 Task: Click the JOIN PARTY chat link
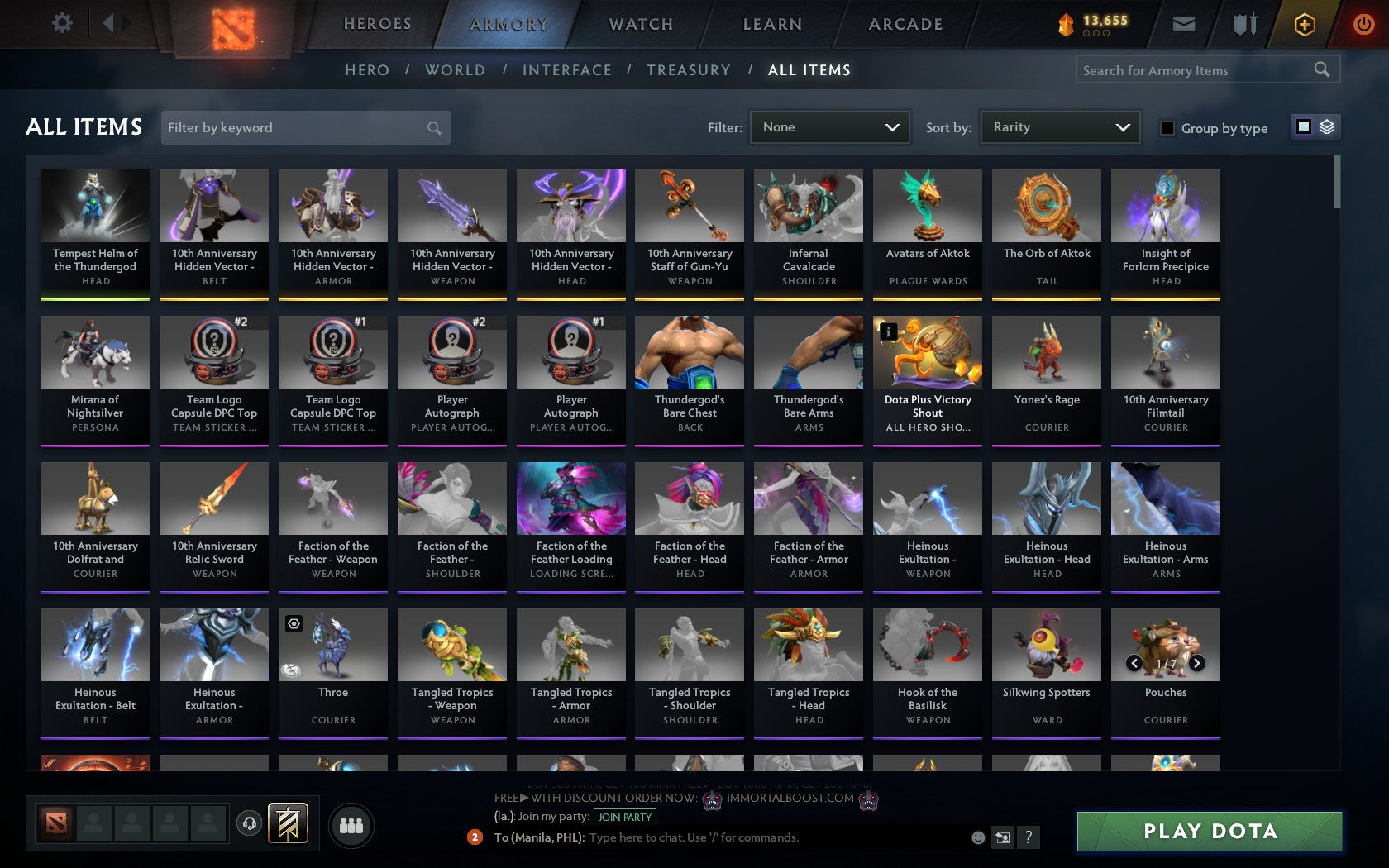coord(624,817)
